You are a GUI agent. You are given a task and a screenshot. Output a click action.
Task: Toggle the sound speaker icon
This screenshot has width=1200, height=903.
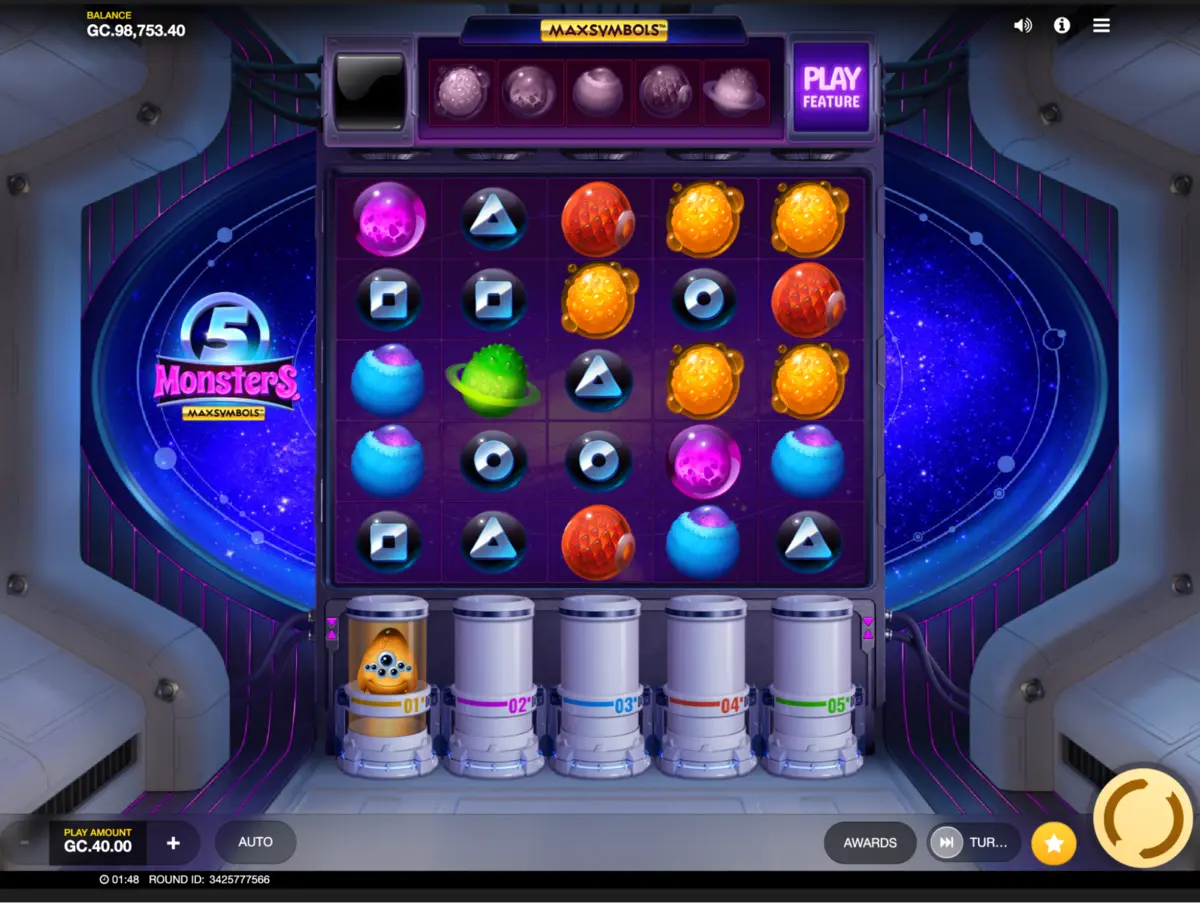[1022, 26]
